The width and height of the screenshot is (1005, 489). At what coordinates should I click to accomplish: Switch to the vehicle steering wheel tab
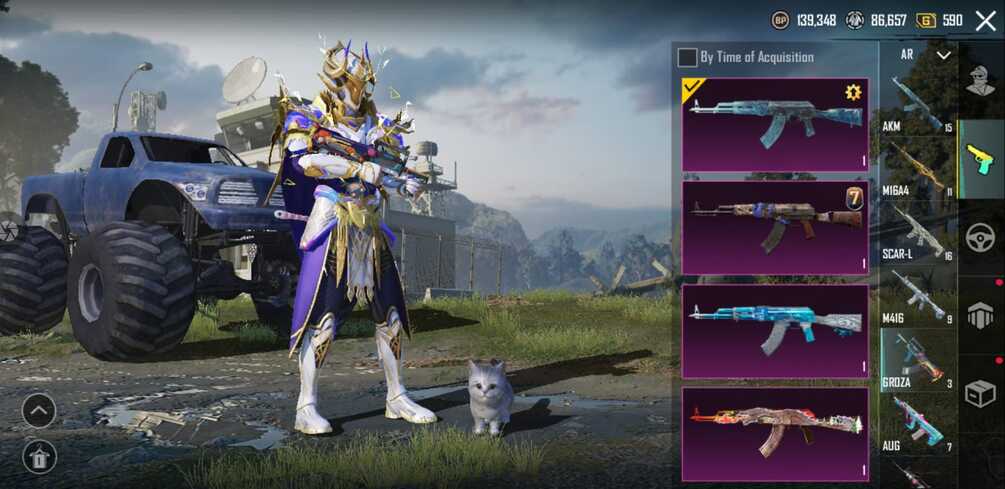point(980,237)
